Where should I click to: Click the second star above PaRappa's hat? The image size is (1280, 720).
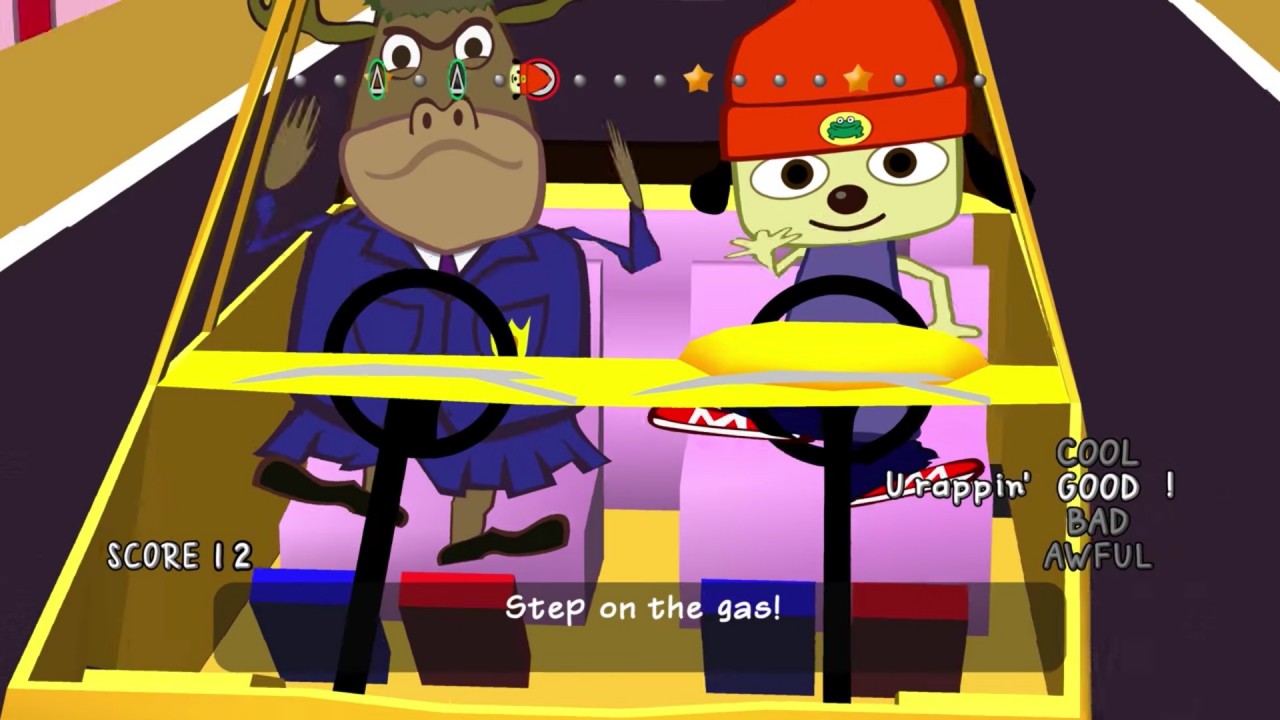coord(857,79)
